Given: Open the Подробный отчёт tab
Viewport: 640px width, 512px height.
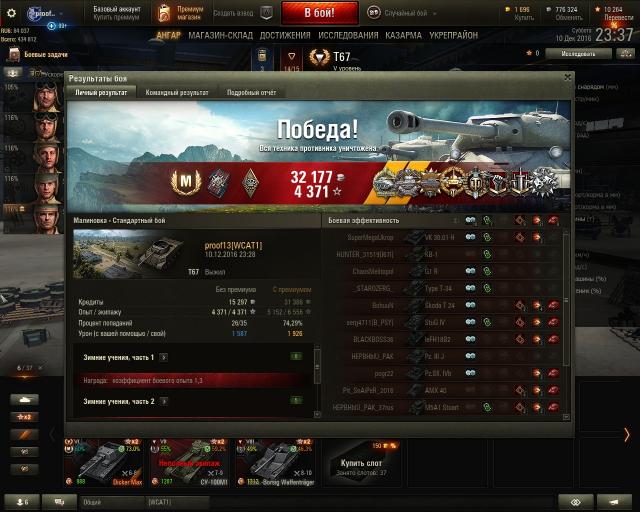Looking at the screenshot, I should (x=251, y=92).
